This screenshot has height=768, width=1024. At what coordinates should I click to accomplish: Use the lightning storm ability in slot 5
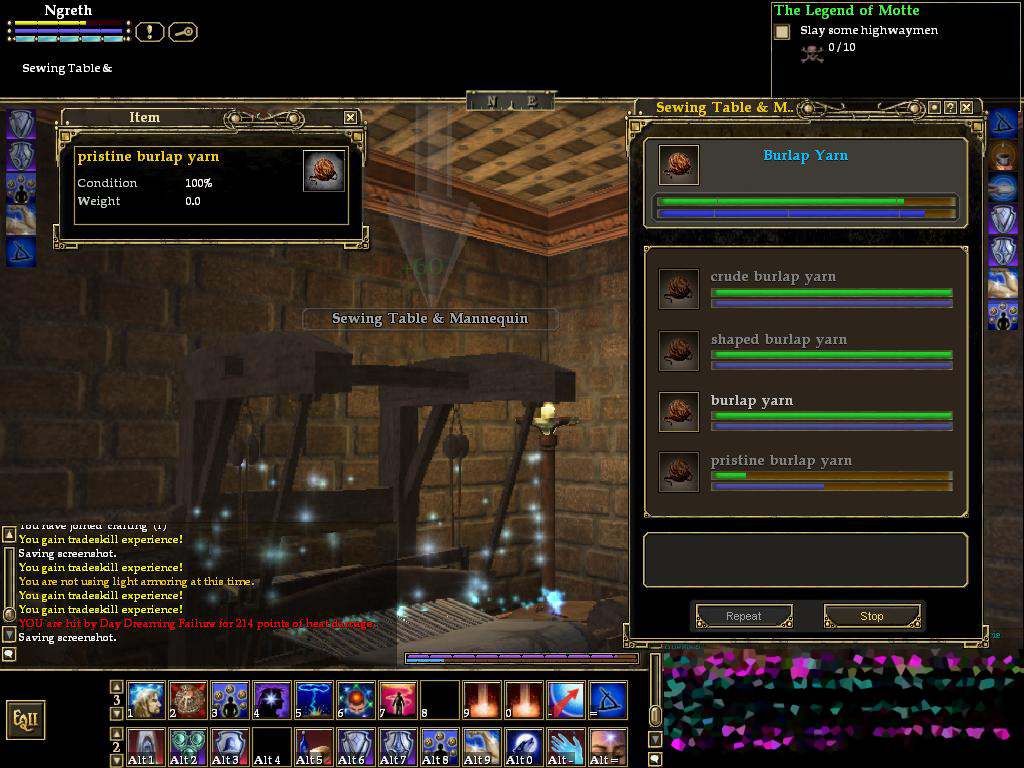click(x=314, y=700)
